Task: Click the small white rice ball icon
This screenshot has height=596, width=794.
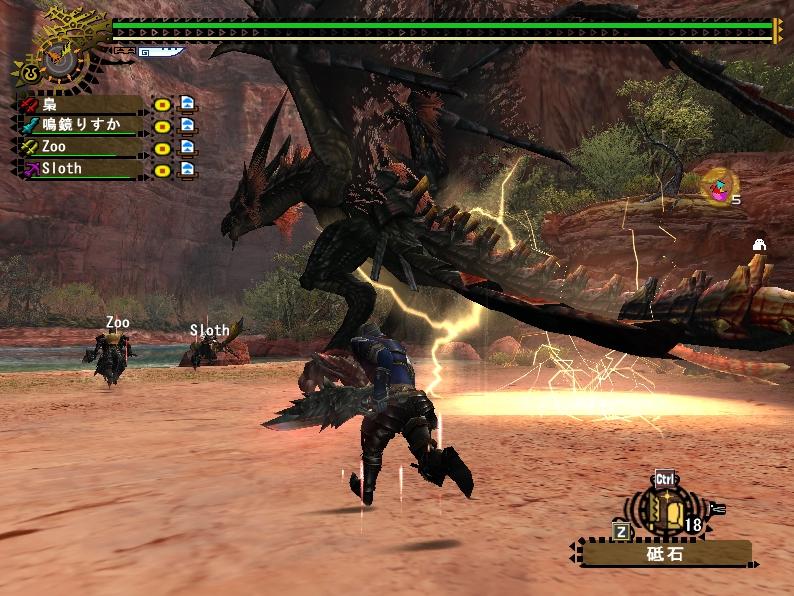Action: pos(759,245)
